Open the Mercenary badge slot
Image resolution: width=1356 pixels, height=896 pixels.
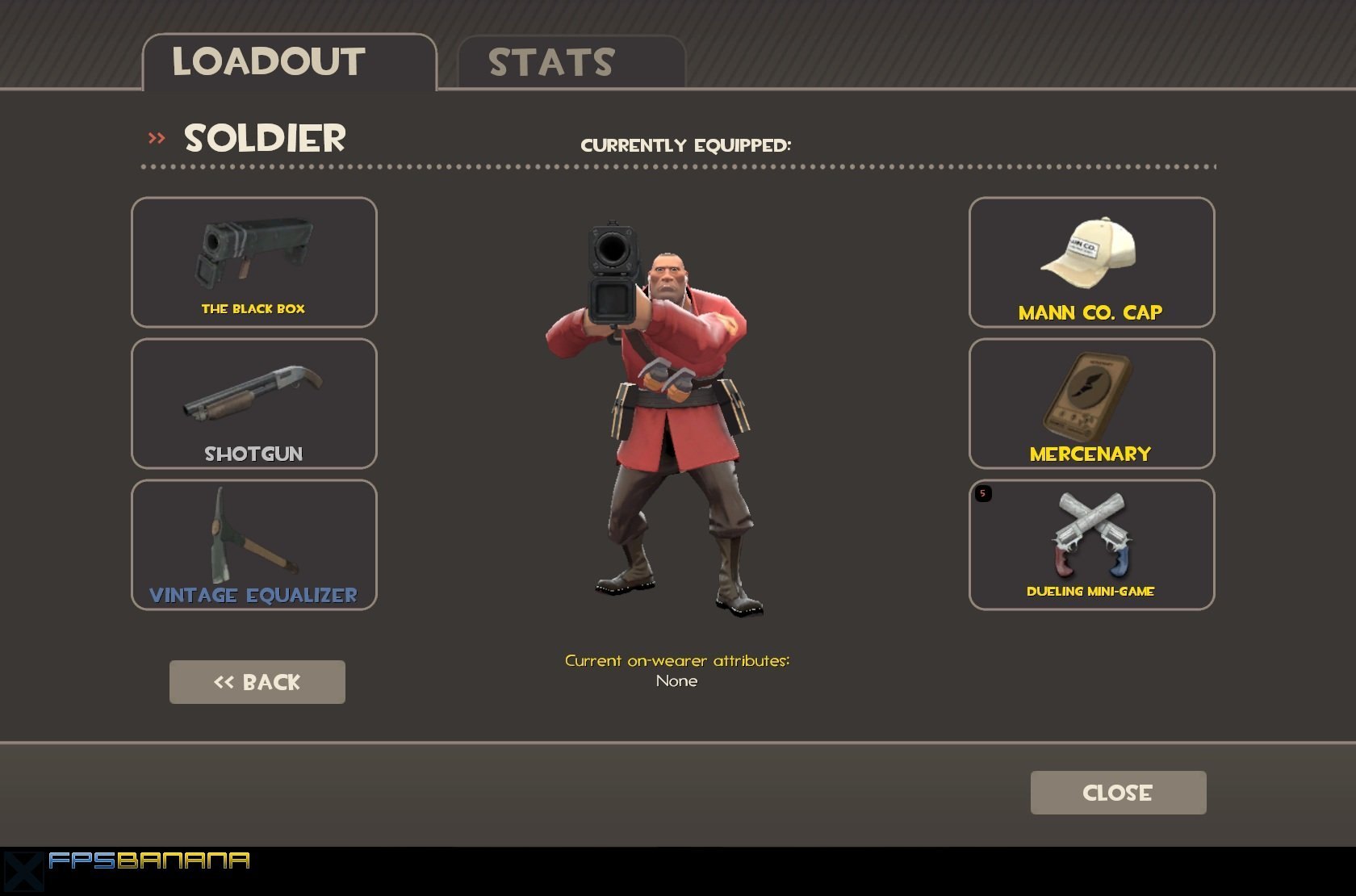point(1091,404)
